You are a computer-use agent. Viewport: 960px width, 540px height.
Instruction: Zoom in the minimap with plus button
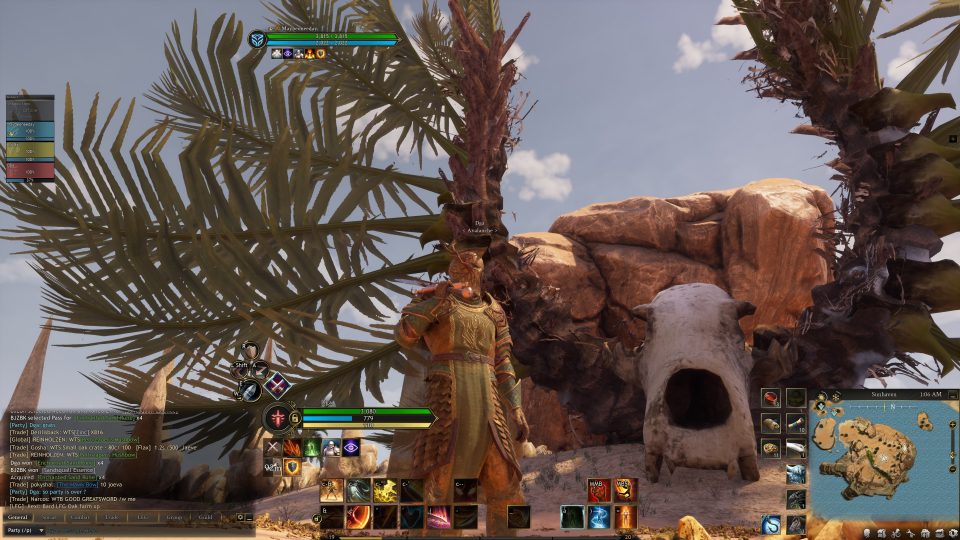pos(952,424)
